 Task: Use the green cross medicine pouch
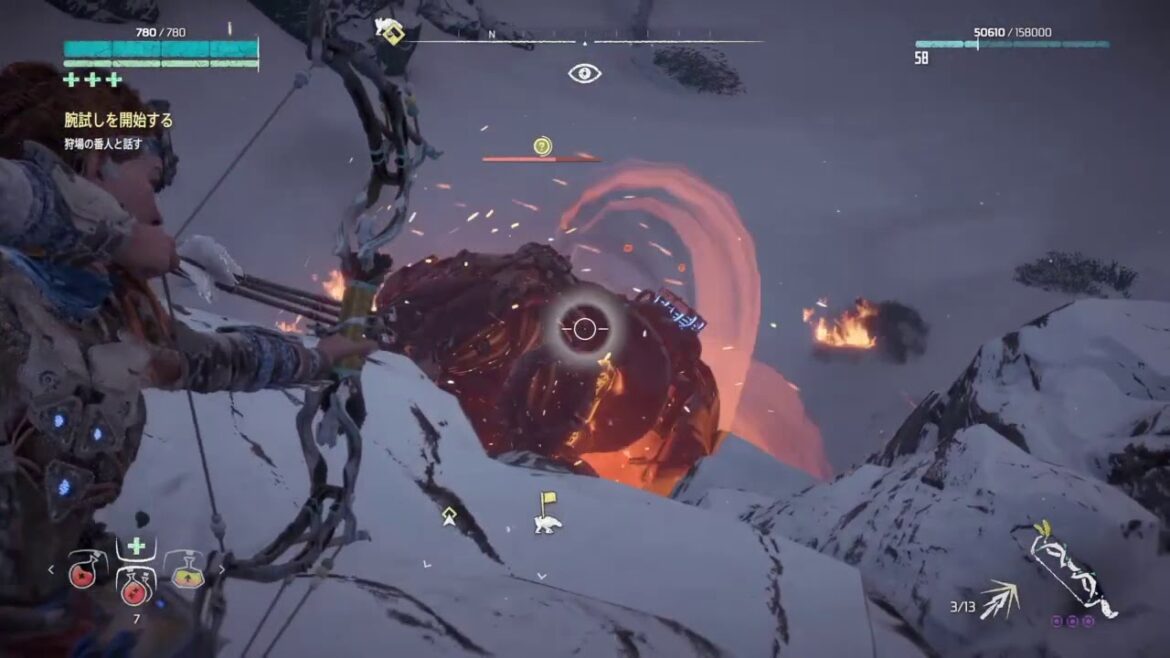click(x=136, y=547)
